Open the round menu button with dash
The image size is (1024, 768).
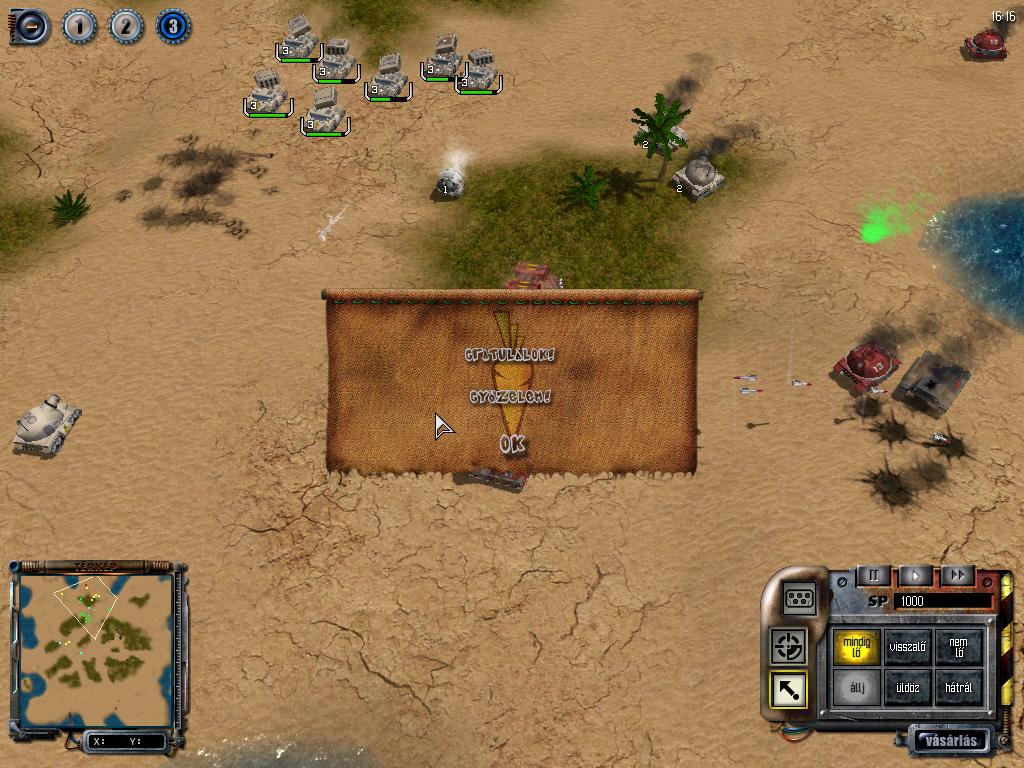coord(30,26)
